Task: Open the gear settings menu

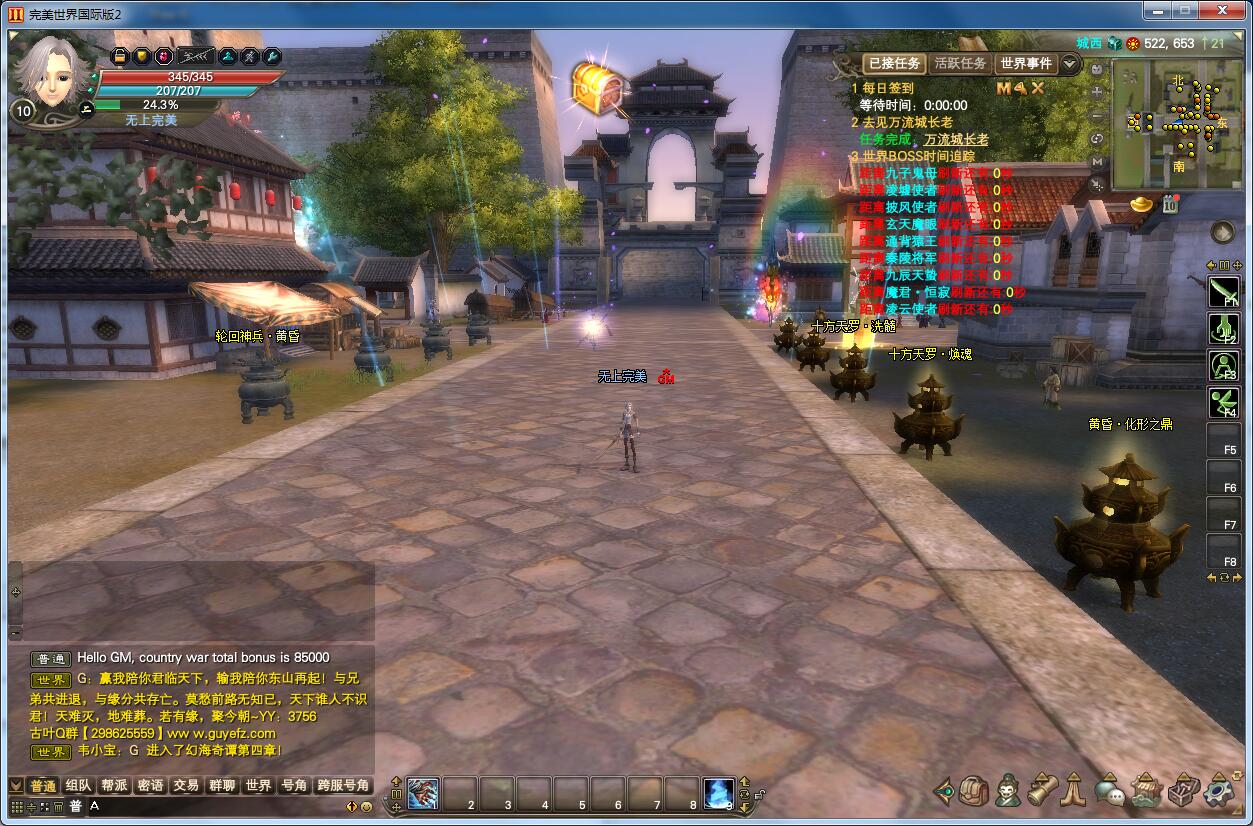Action: (1219, 792)
